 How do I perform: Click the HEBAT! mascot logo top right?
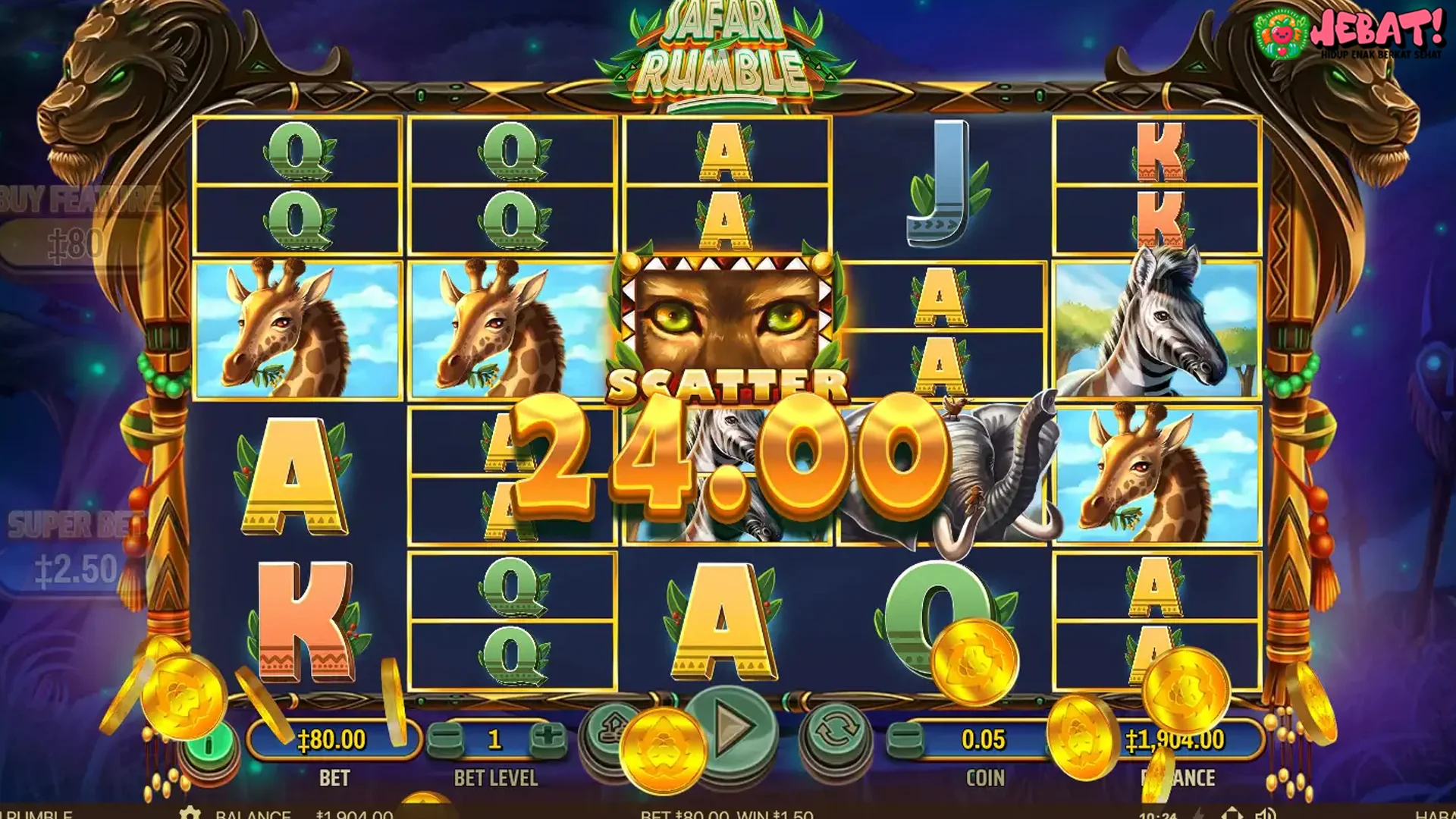pos(1357,34)
